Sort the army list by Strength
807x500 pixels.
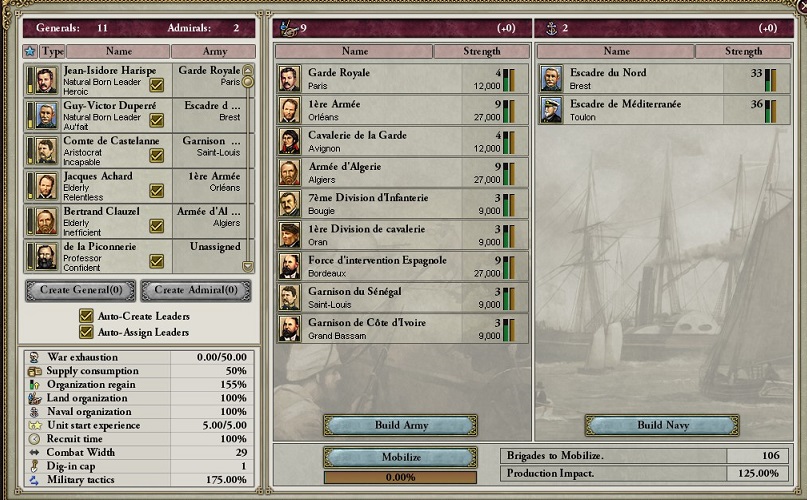pos(481,51)
